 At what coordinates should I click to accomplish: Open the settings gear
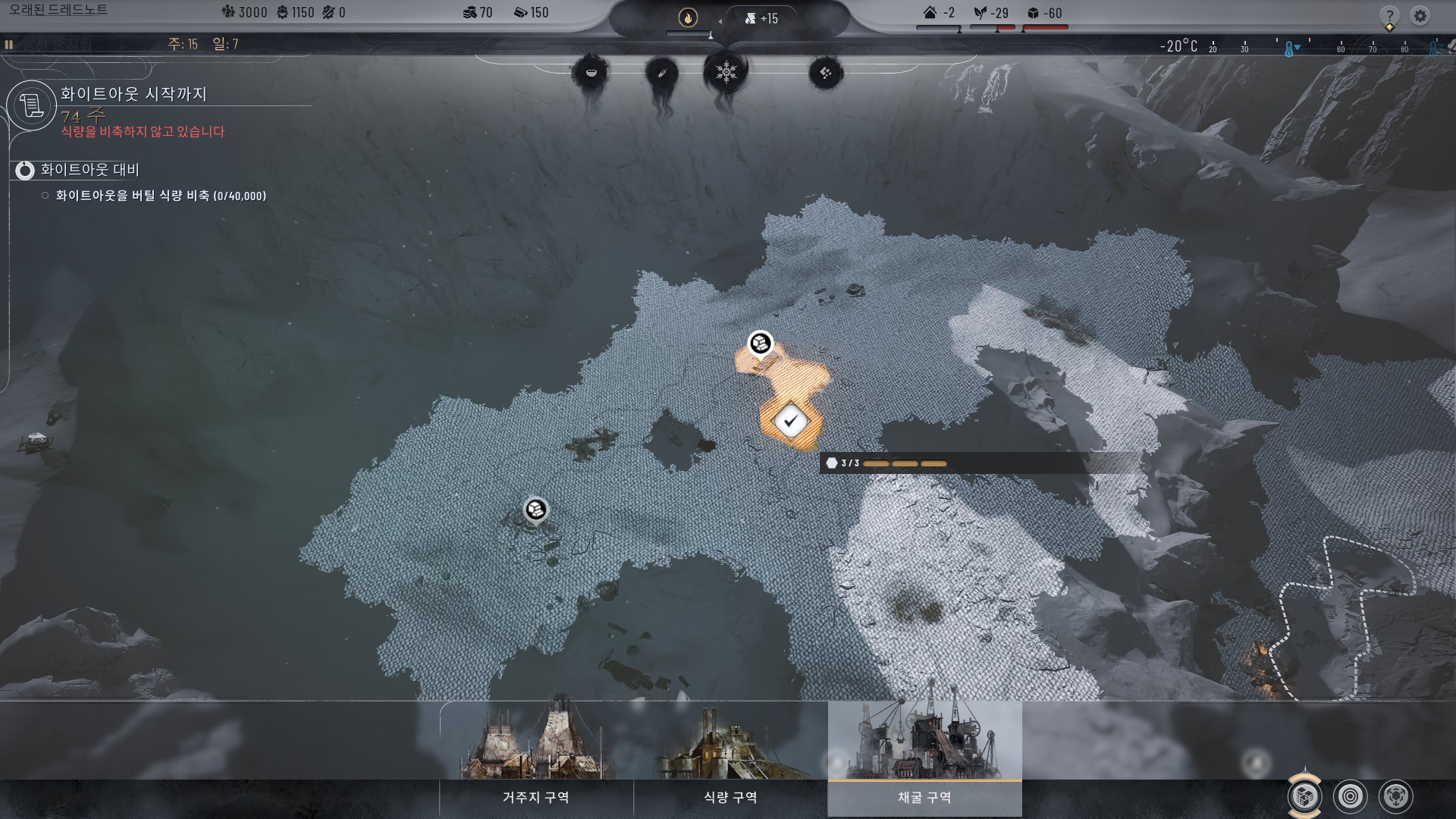tap(1420, 15)
